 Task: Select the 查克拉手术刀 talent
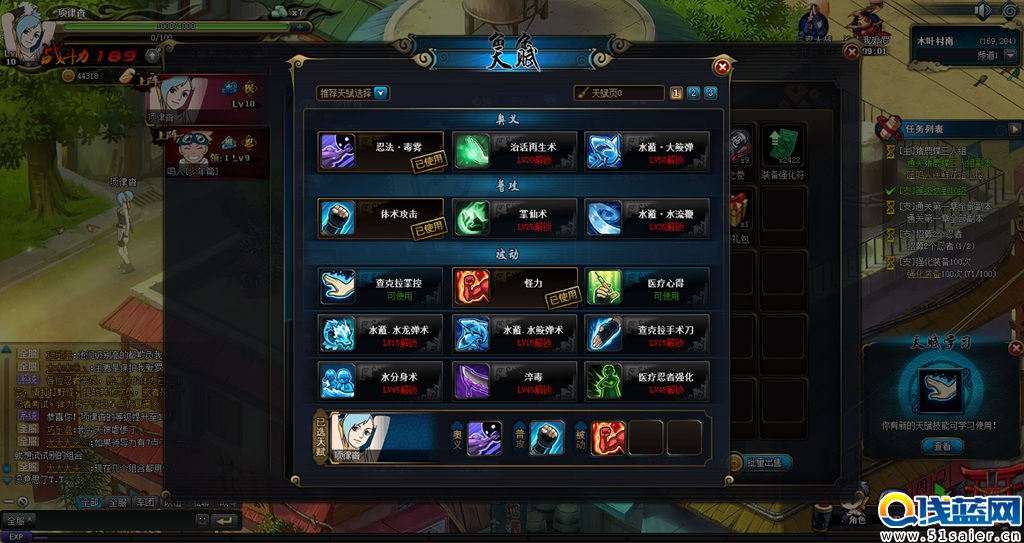tap(647, 334)
